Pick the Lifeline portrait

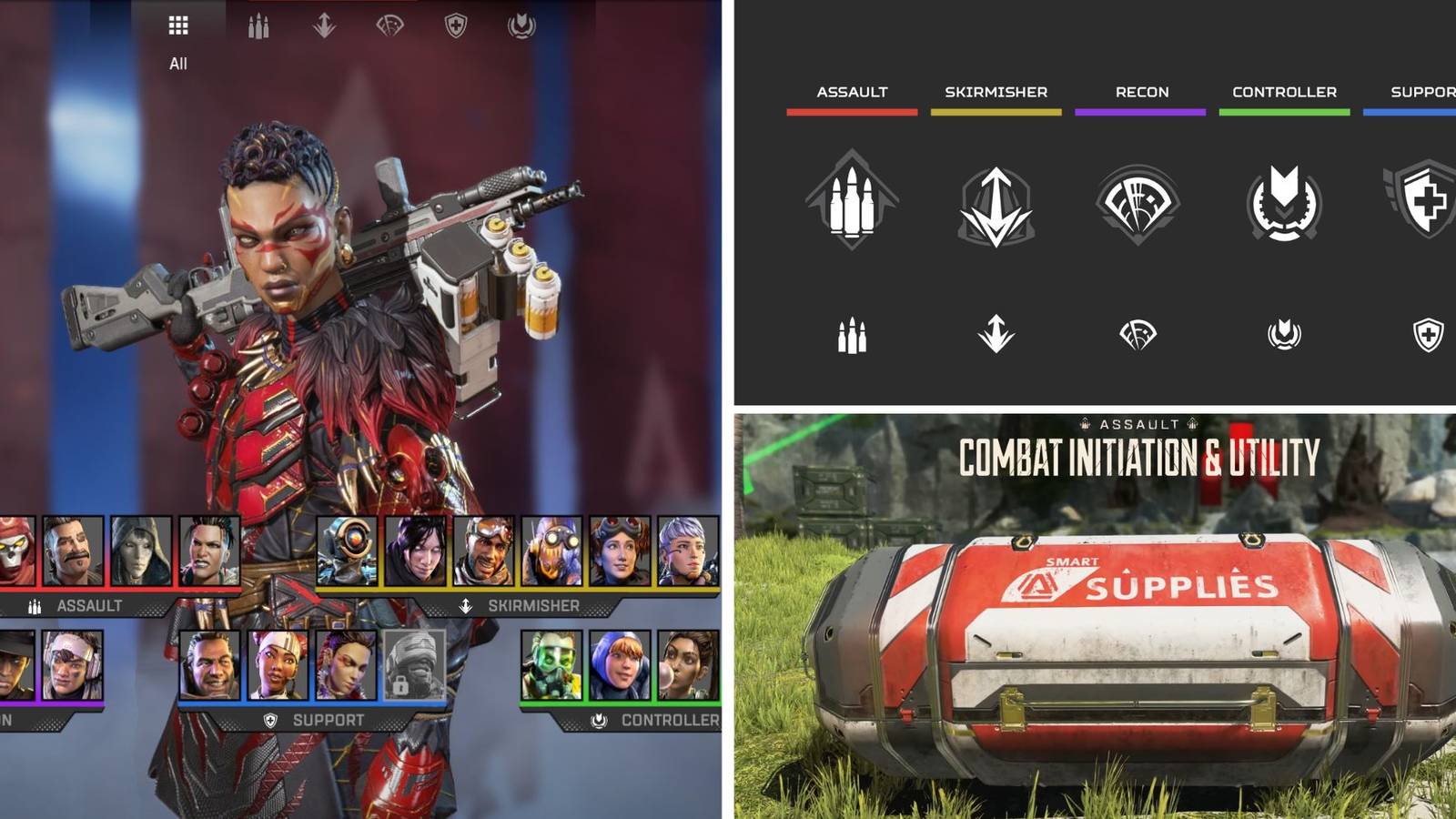pos(278,665)
